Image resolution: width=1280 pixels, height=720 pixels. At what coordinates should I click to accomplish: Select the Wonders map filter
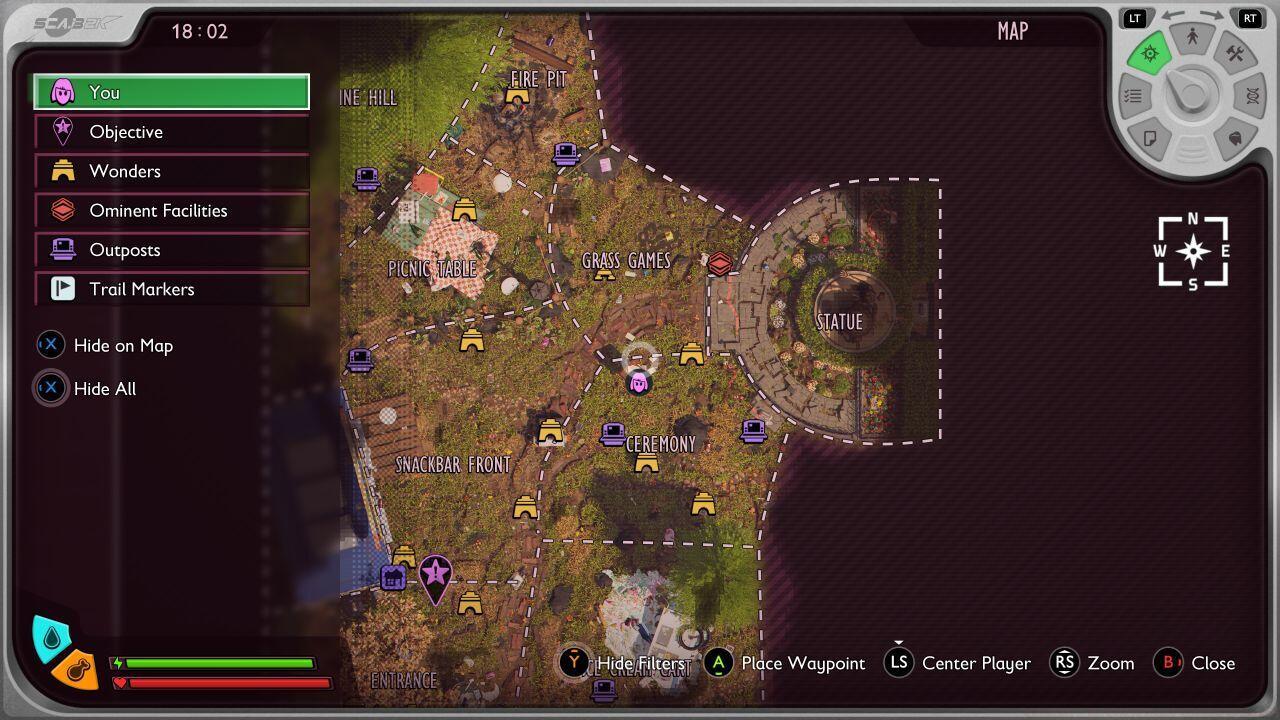coord(171,171)
